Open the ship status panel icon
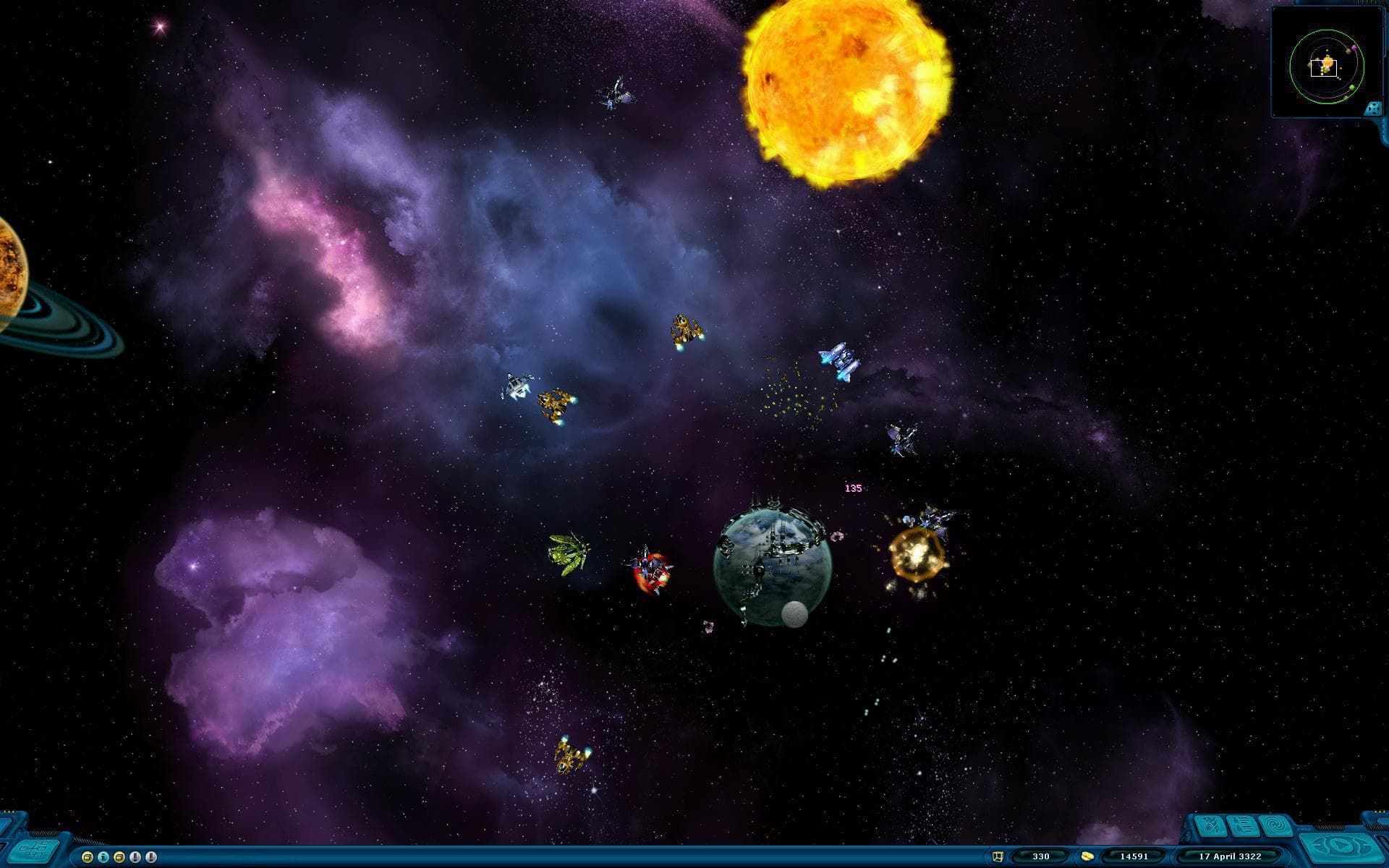Viewport: 1389px width, 868px height. pyautogui.click(x=1212, y=825)
